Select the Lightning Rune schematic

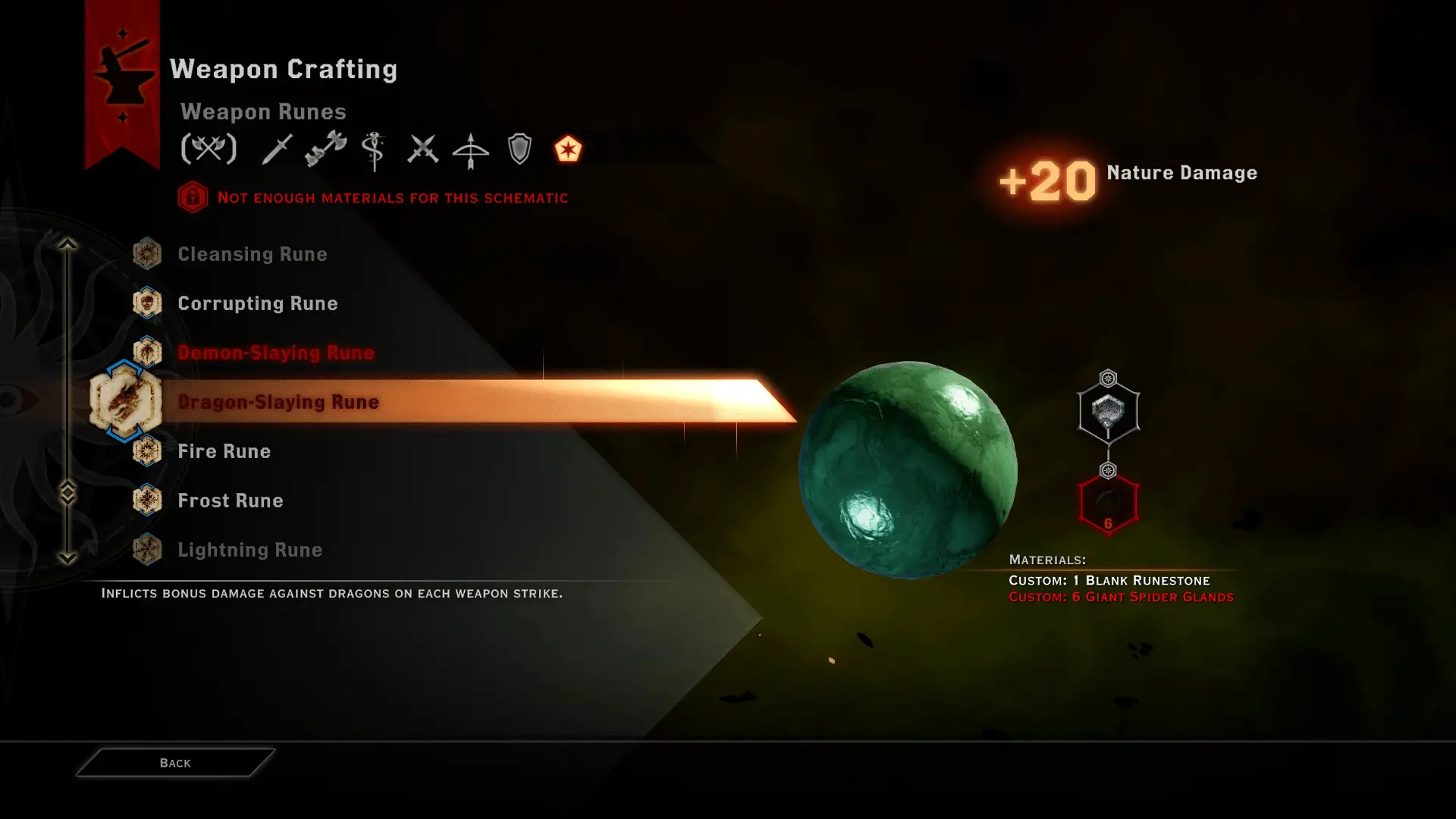(x=249, y=550)
